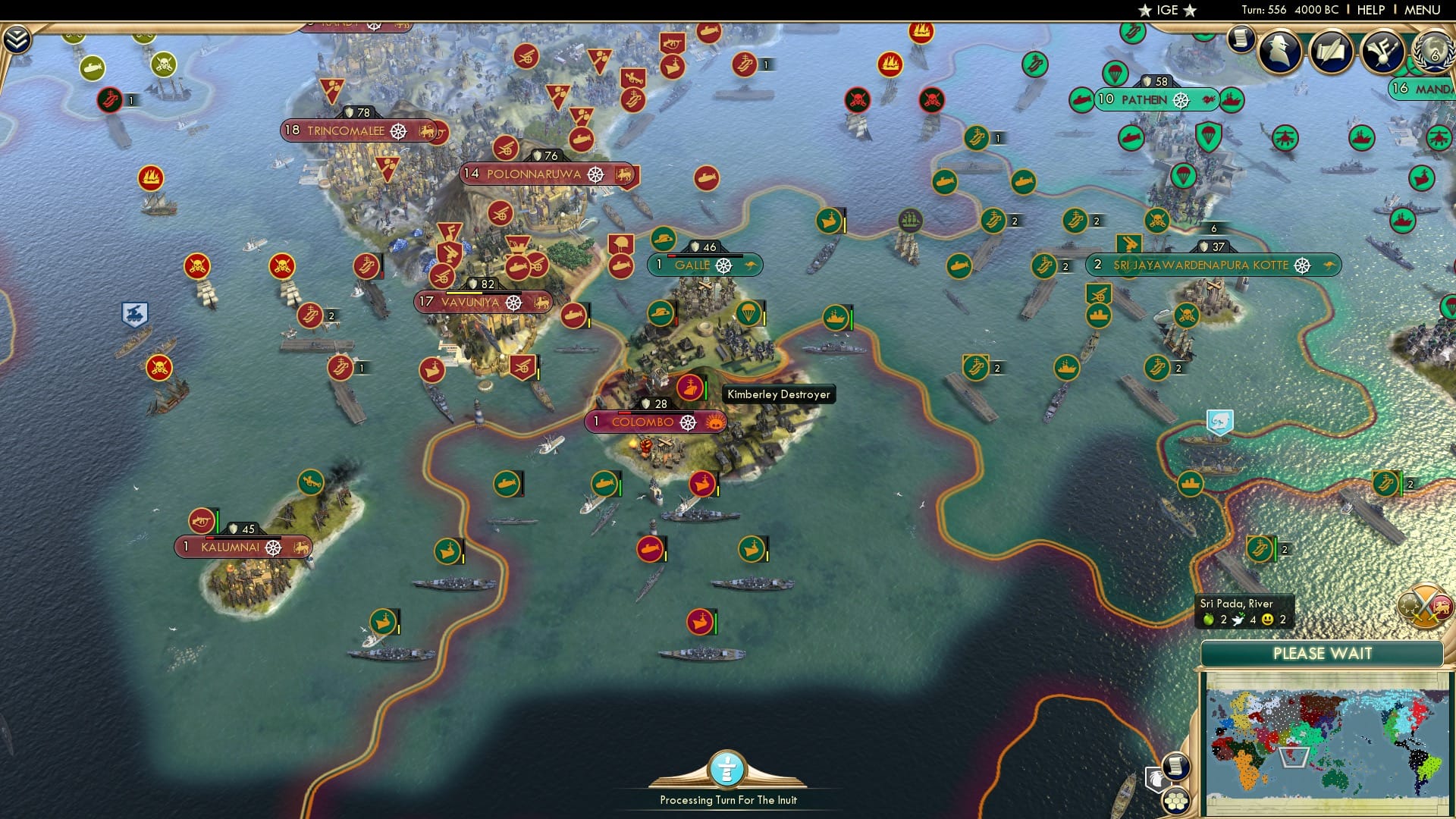Screen dimensions: 1456x819
Task: Select a submarine unit icon near Colombo
Action: click(603, 483)
